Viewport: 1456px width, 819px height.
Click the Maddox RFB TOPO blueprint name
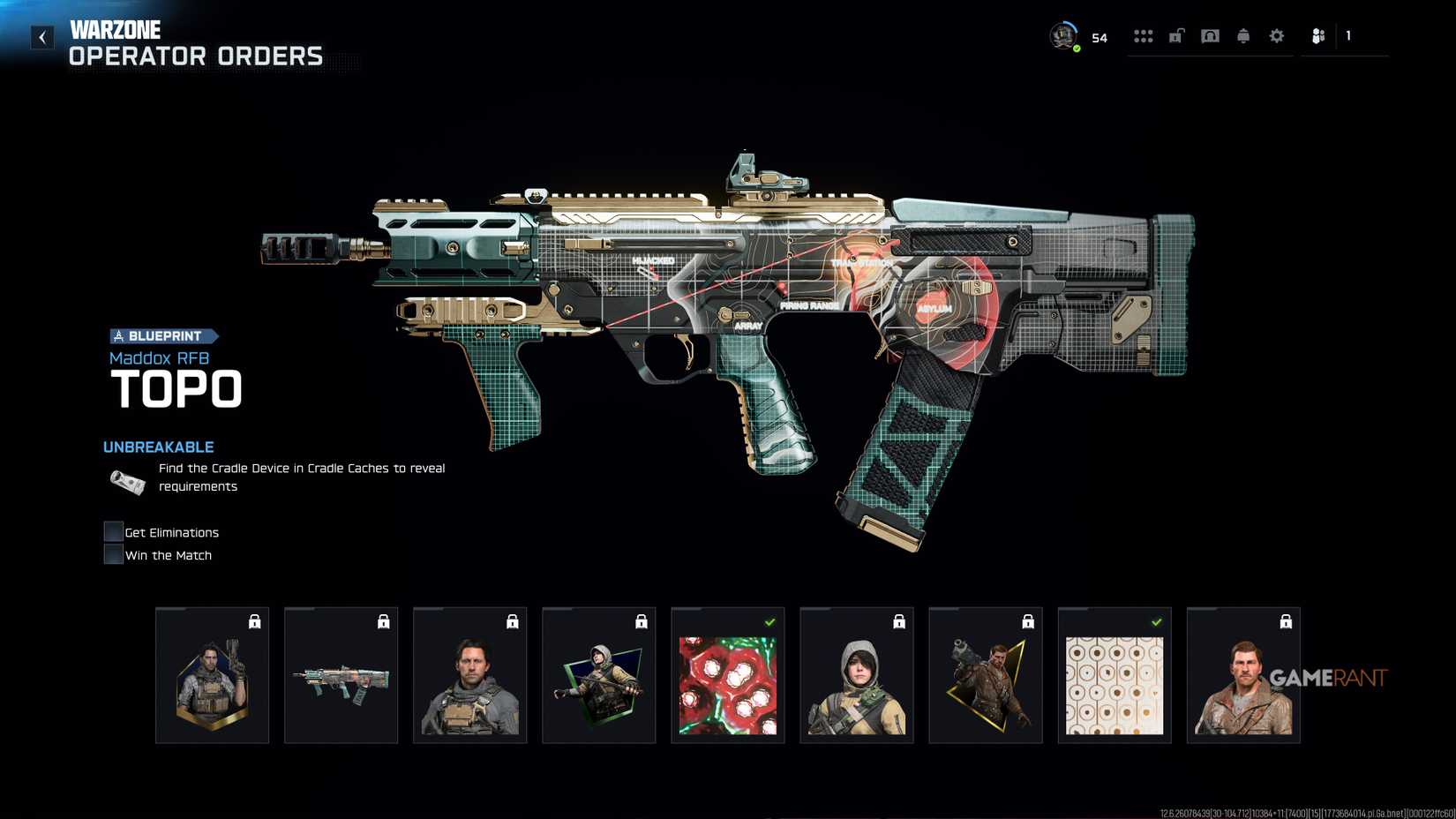coord(175,379)
